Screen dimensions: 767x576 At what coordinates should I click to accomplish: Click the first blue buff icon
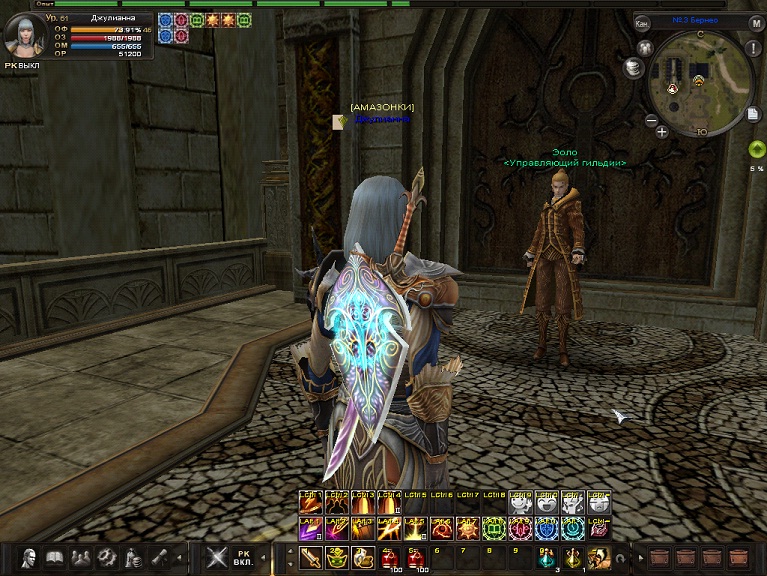[166, 19]
